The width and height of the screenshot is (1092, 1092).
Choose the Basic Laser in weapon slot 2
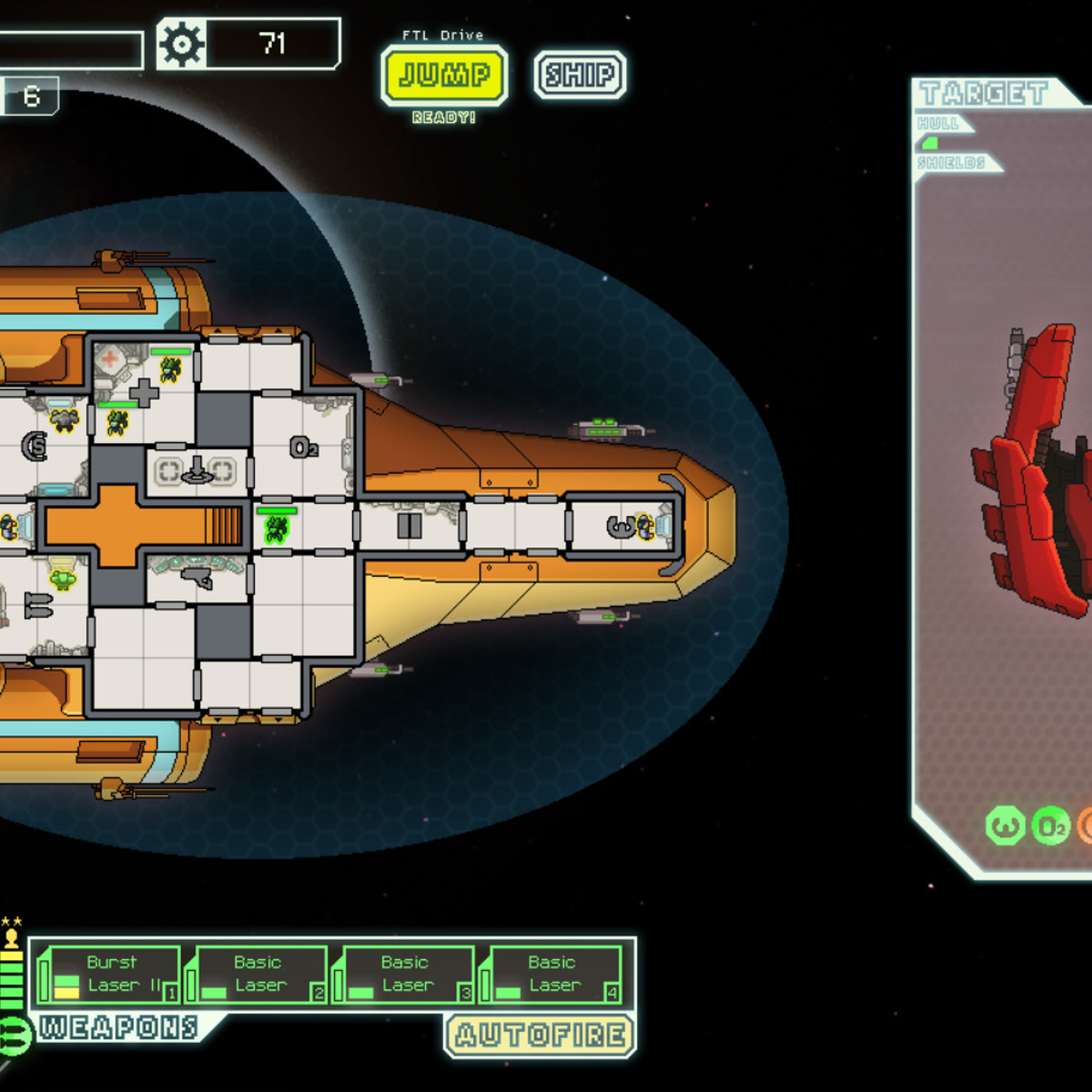(257, 975)
